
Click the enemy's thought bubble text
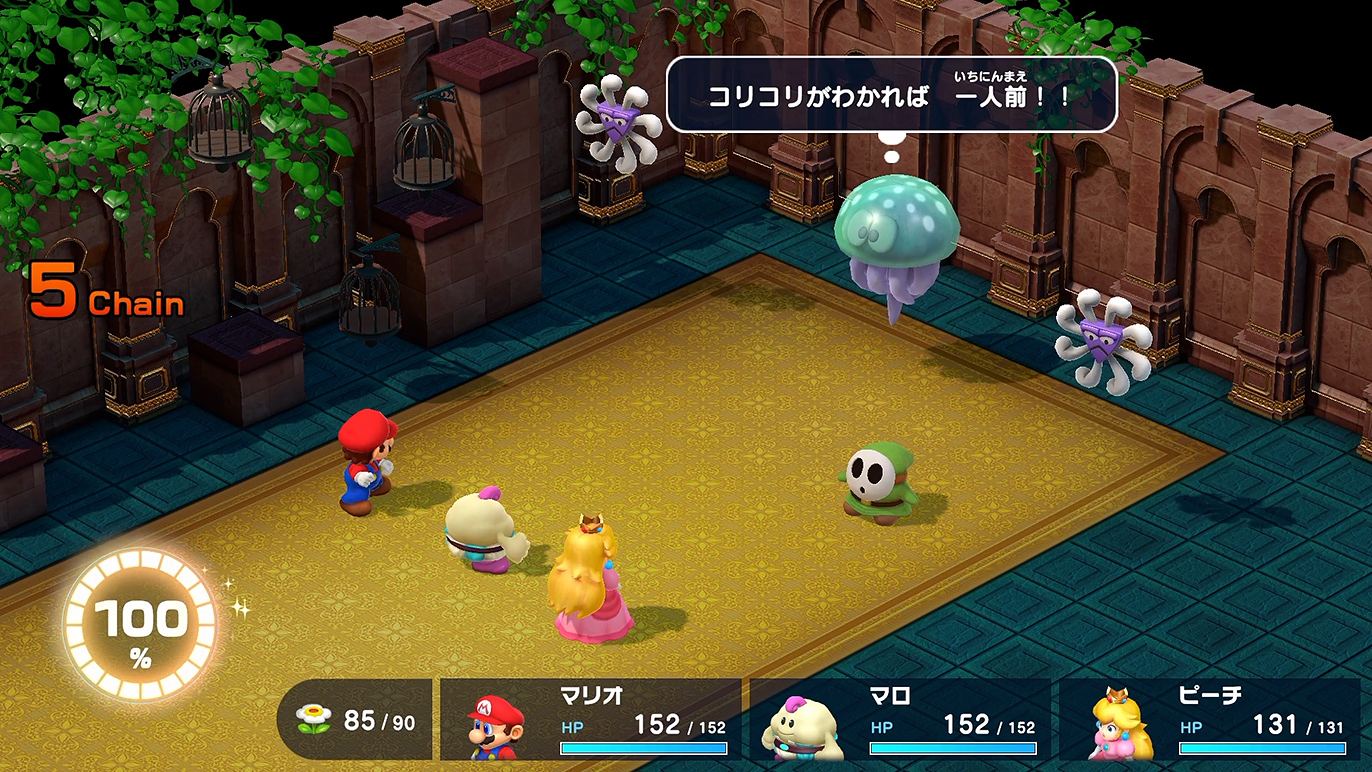tap(890, 96)
